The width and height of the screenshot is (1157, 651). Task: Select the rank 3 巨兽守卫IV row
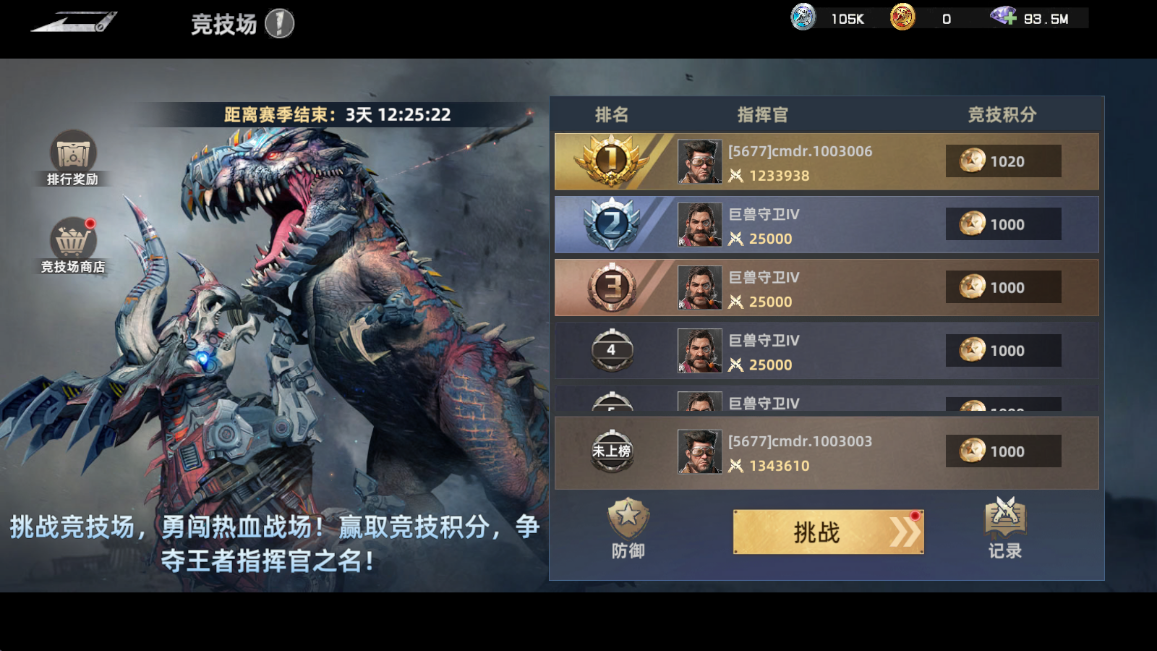826,288
